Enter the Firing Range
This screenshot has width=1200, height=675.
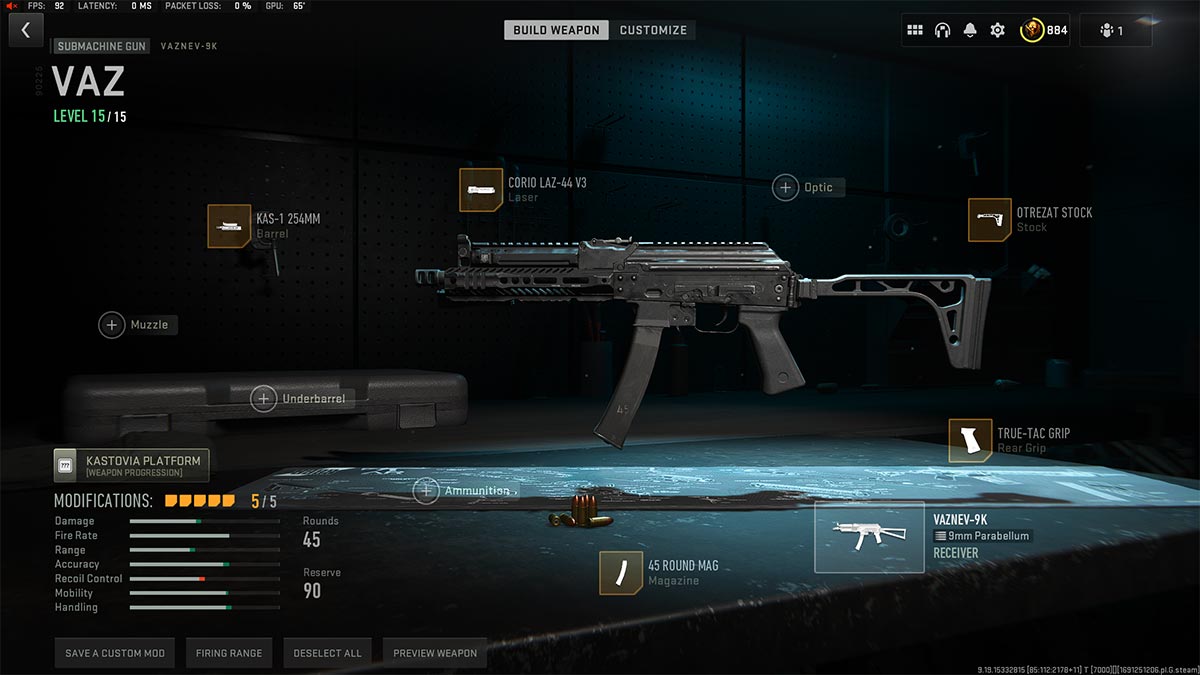point(229,653)
